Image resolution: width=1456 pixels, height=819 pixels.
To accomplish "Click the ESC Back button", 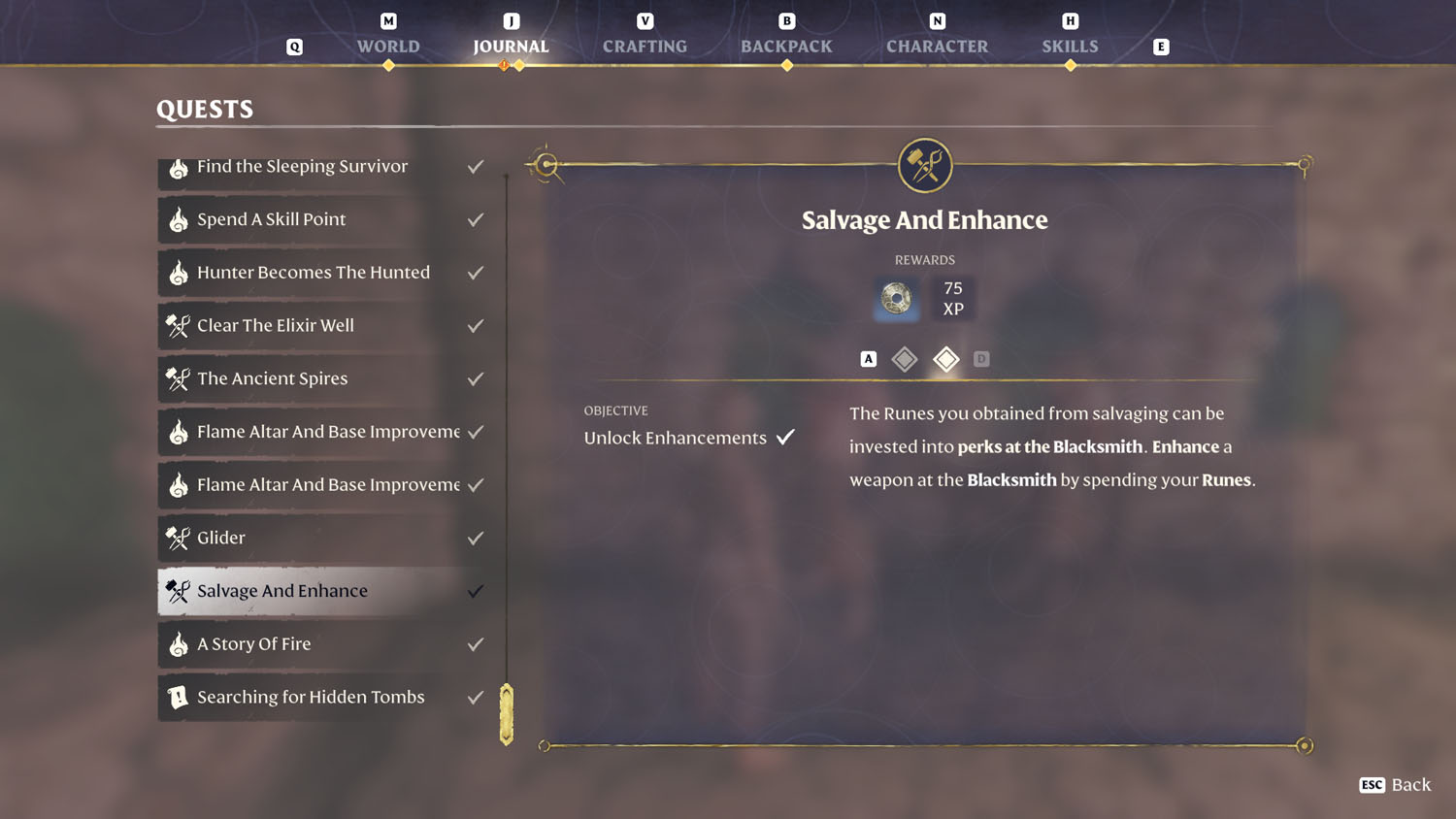I will tap(1394, 785).
